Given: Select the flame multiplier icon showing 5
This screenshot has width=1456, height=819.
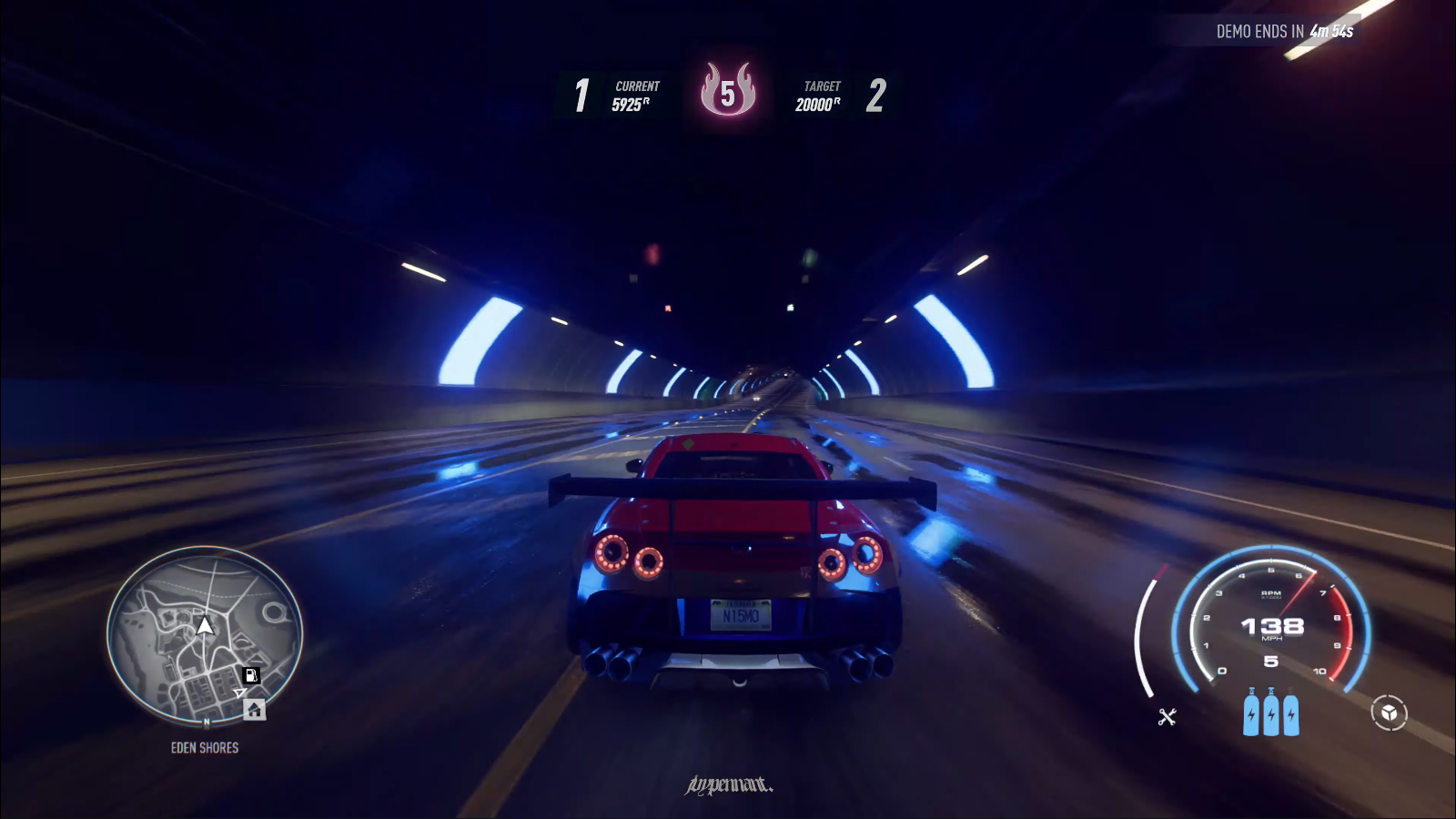Looking at the screenshot, I should [727, 91].
